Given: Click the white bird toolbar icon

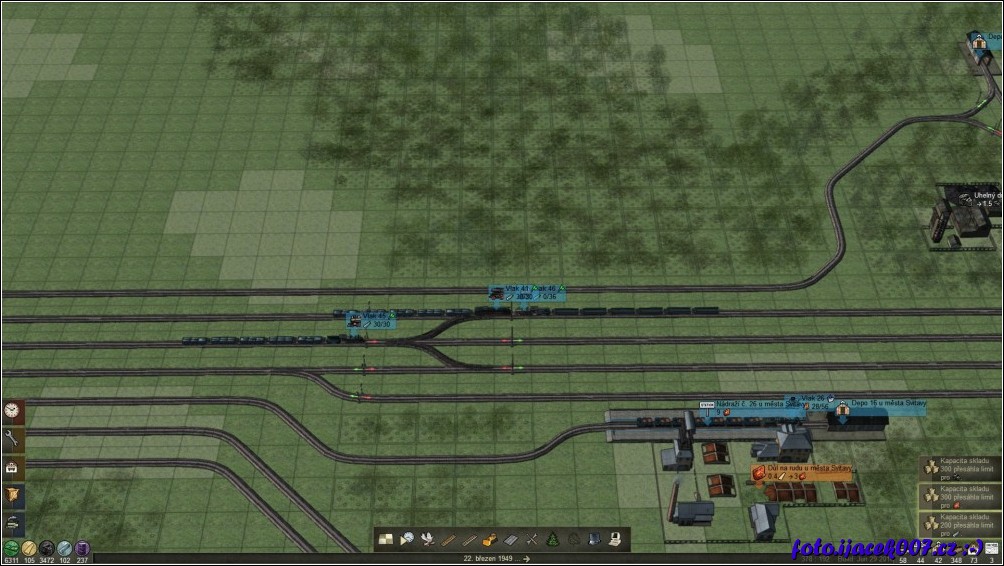Looking at the screenshot, I should pyautogui.click(x=429, y=540).
